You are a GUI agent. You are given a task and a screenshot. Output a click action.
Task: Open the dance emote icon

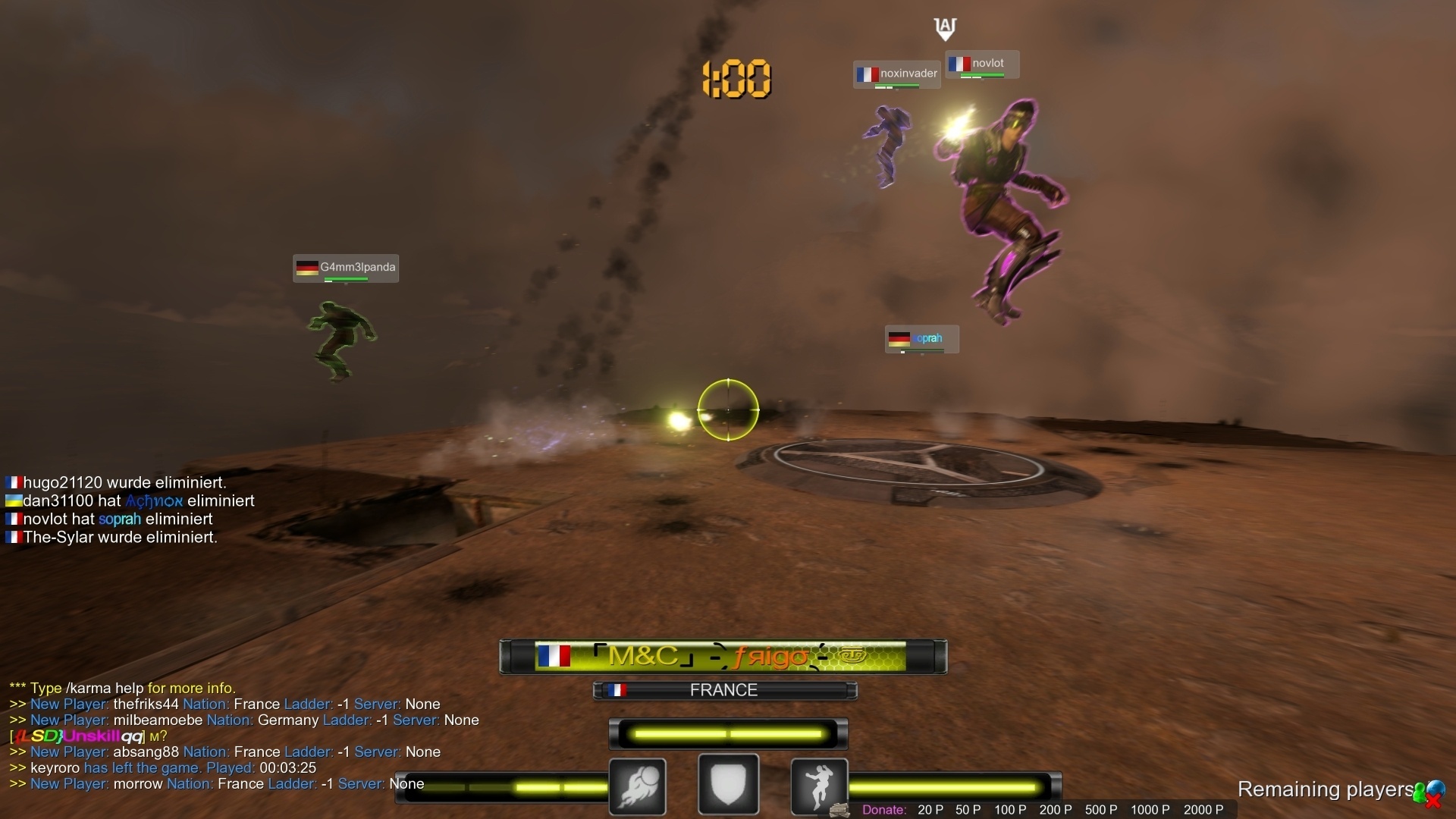pyautogui.click(x=818, y=785)
